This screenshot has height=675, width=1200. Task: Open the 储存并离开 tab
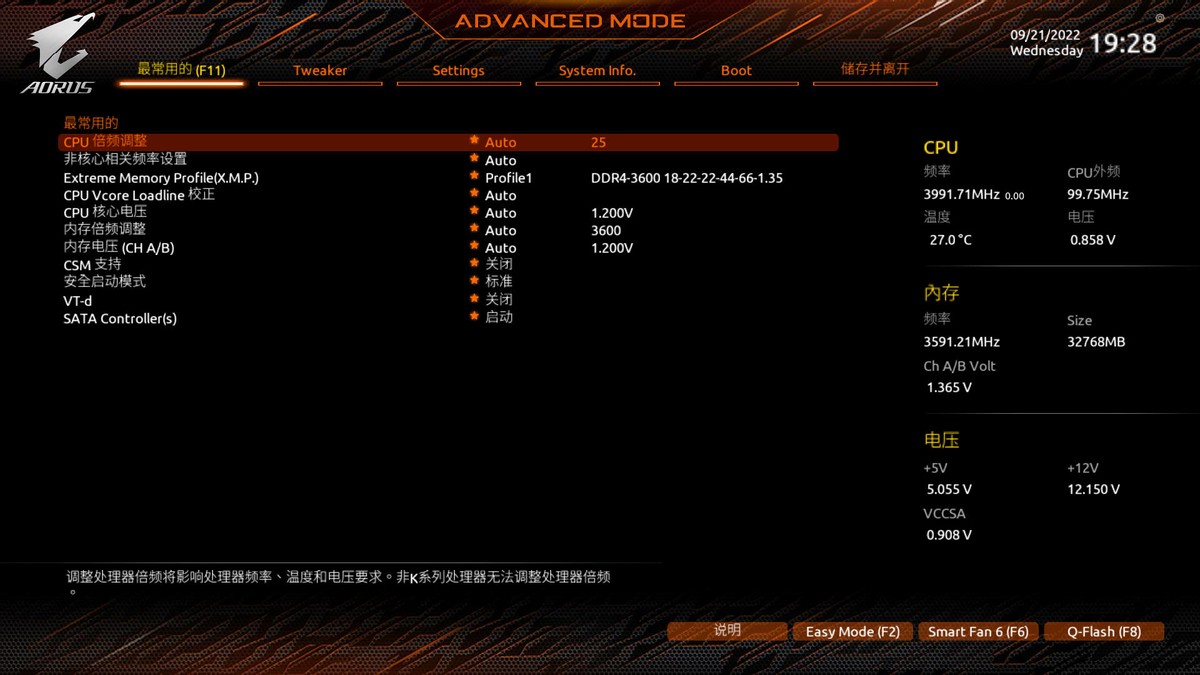[875, 70]
